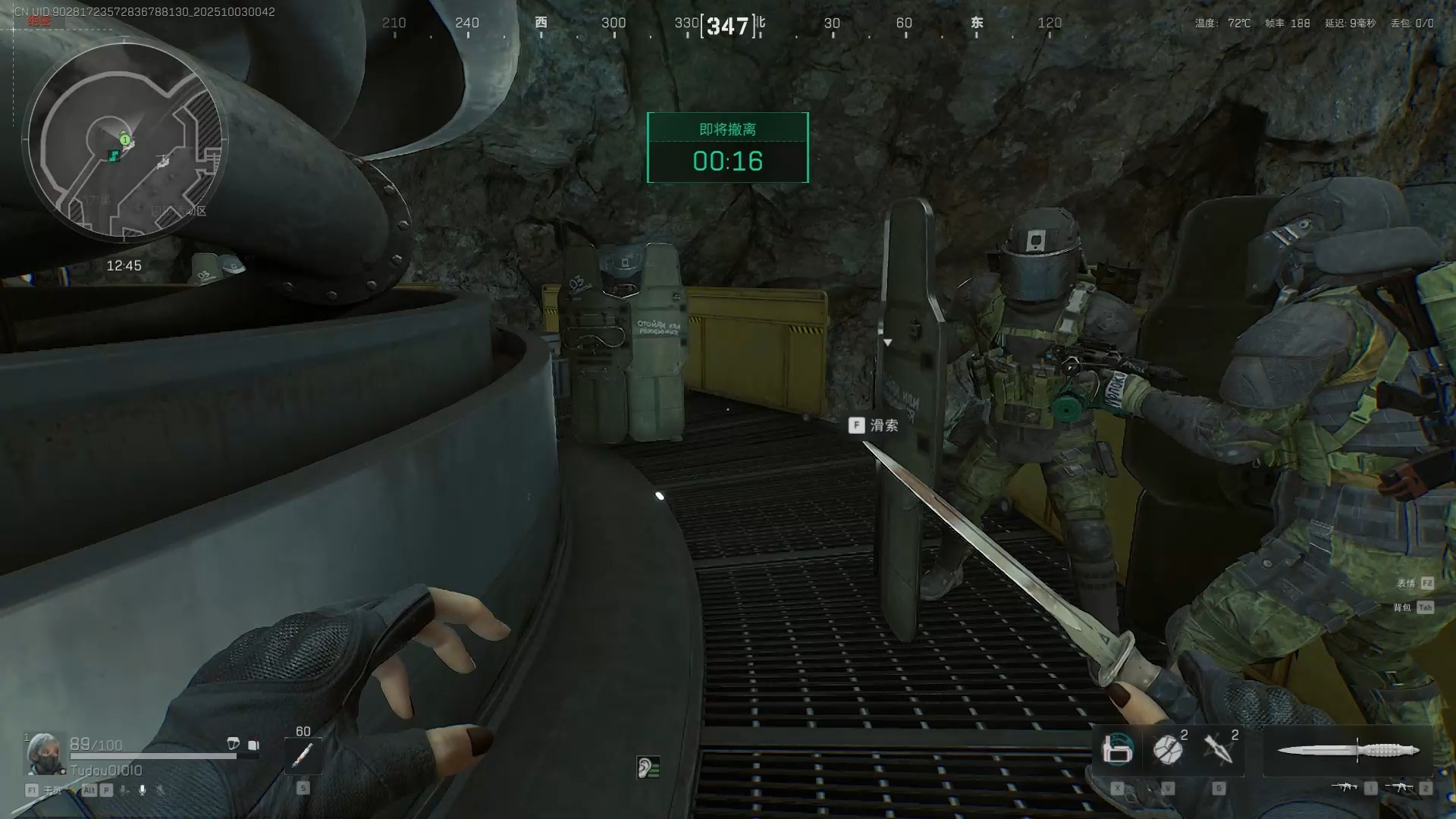Select the TudouOIOIO operator portrait
Viewport: 1456px width, 819px height.
coord(44,753)
